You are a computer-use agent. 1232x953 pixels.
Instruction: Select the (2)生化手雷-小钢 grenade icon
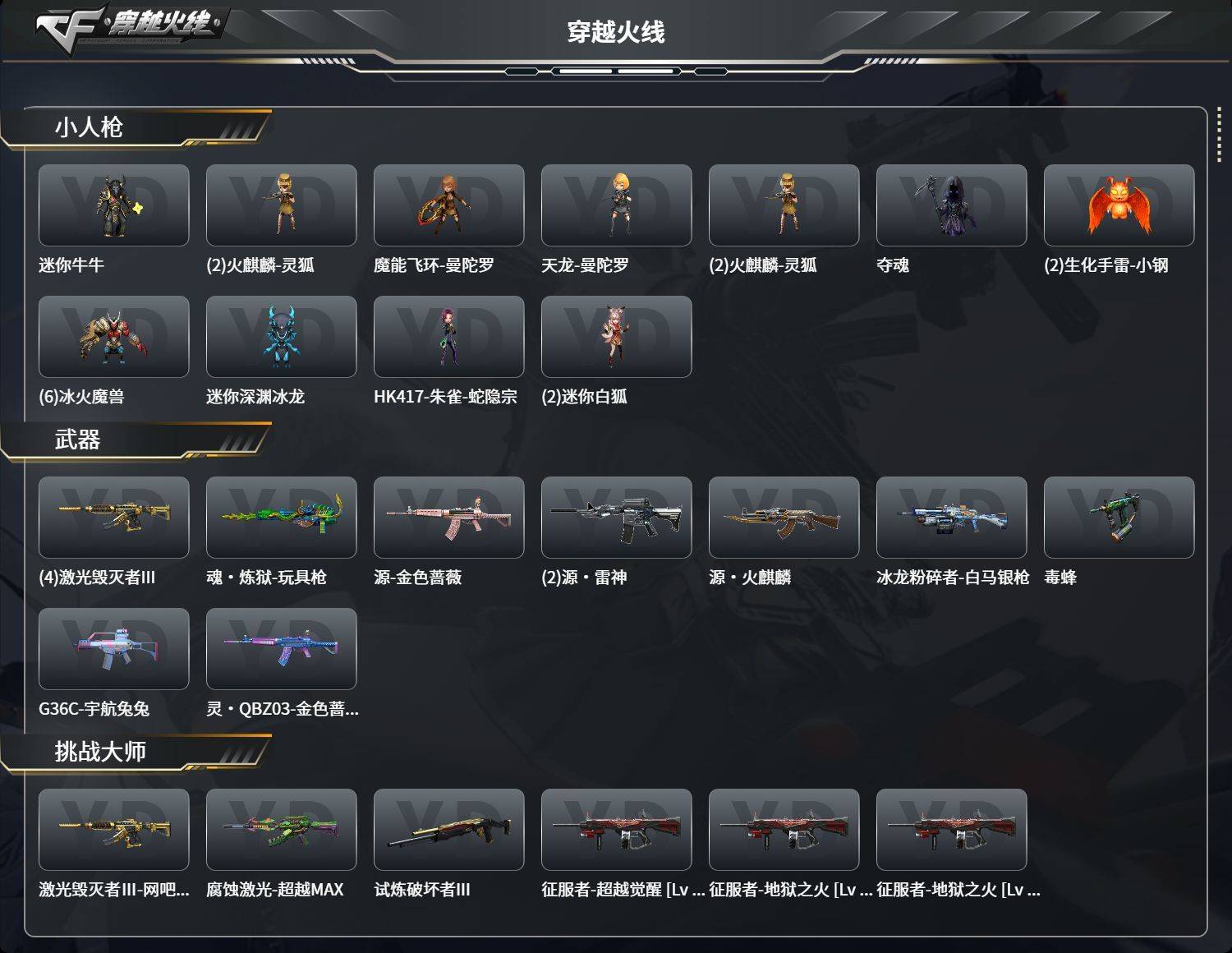1119,205
